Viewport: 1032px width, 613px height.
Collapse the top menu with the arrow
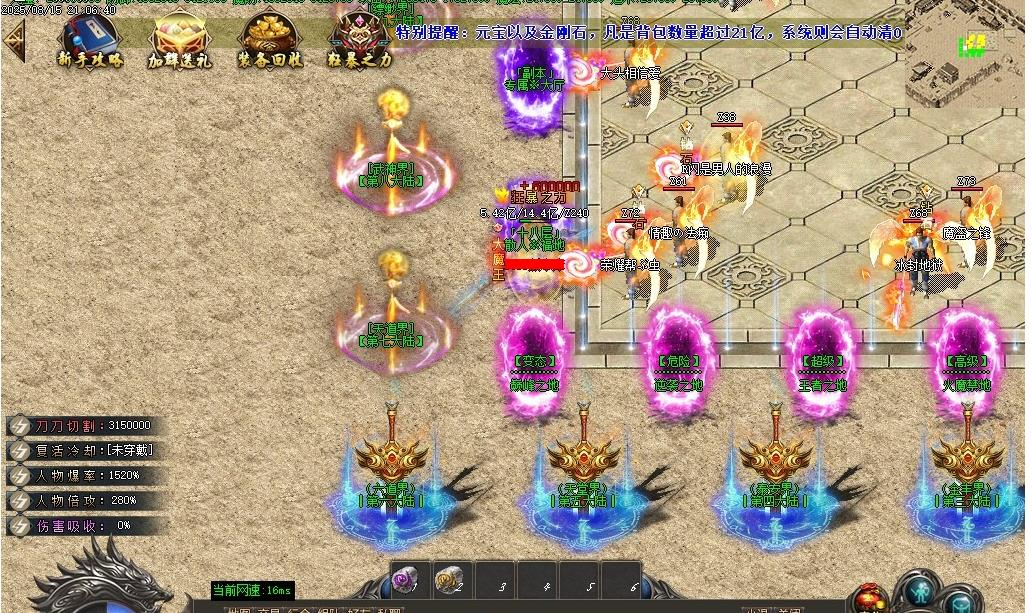tap(14, 40)
